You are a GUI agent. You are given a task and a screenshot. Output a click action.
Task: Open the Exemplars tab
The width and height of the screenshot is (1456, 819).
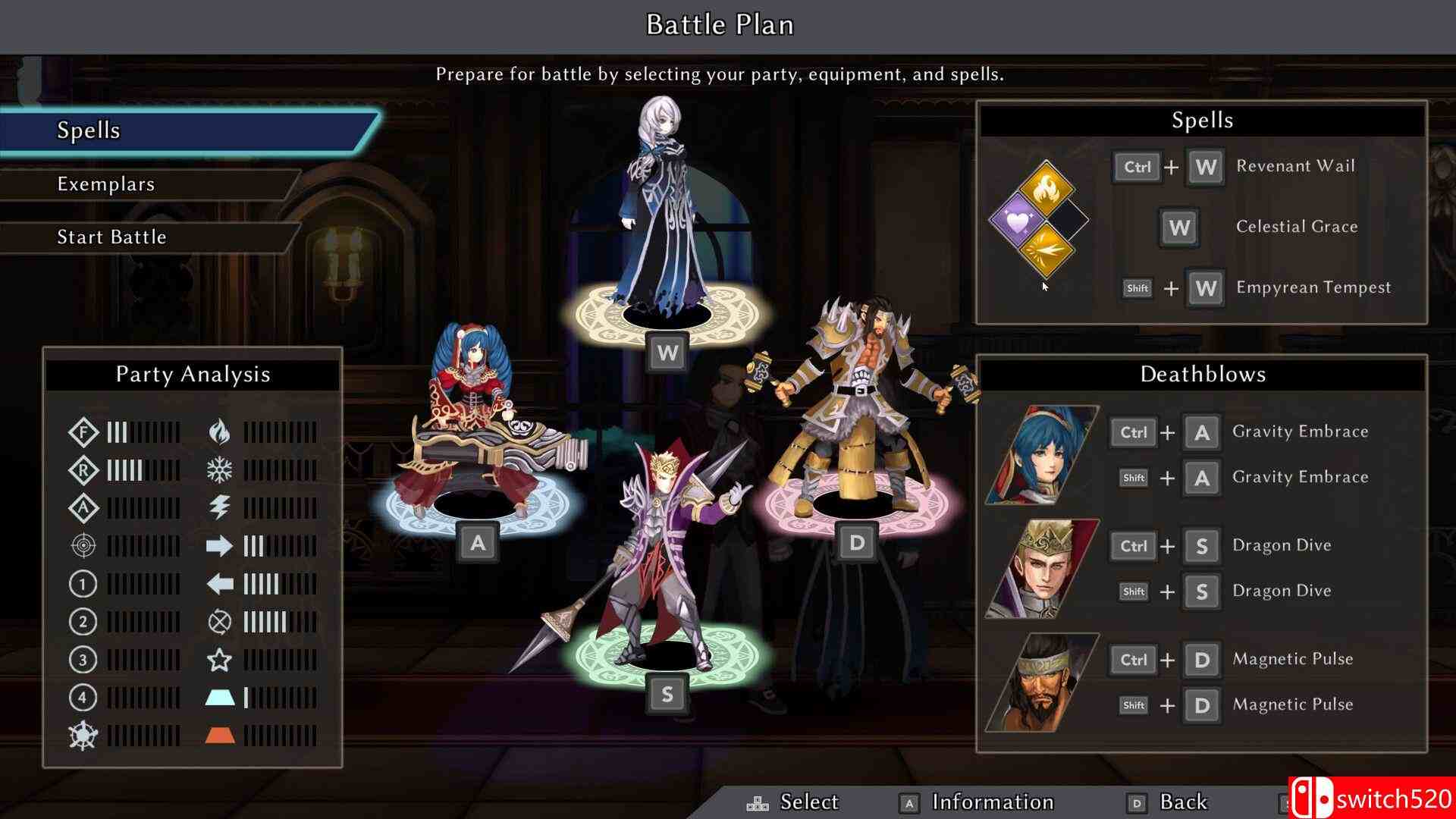point(106,184)
